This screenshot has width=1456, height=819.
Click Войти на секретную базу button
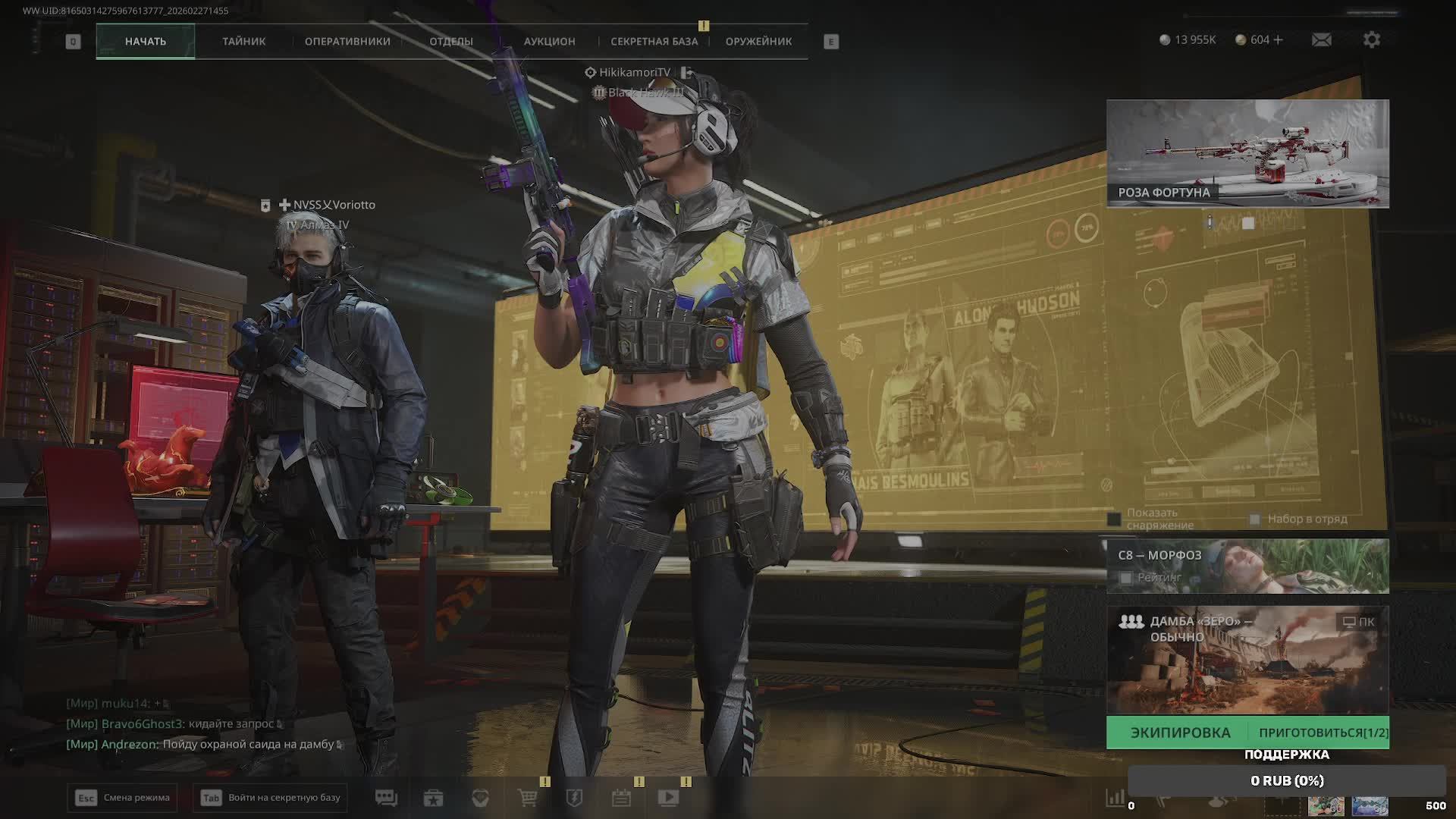tap(271, 798)
